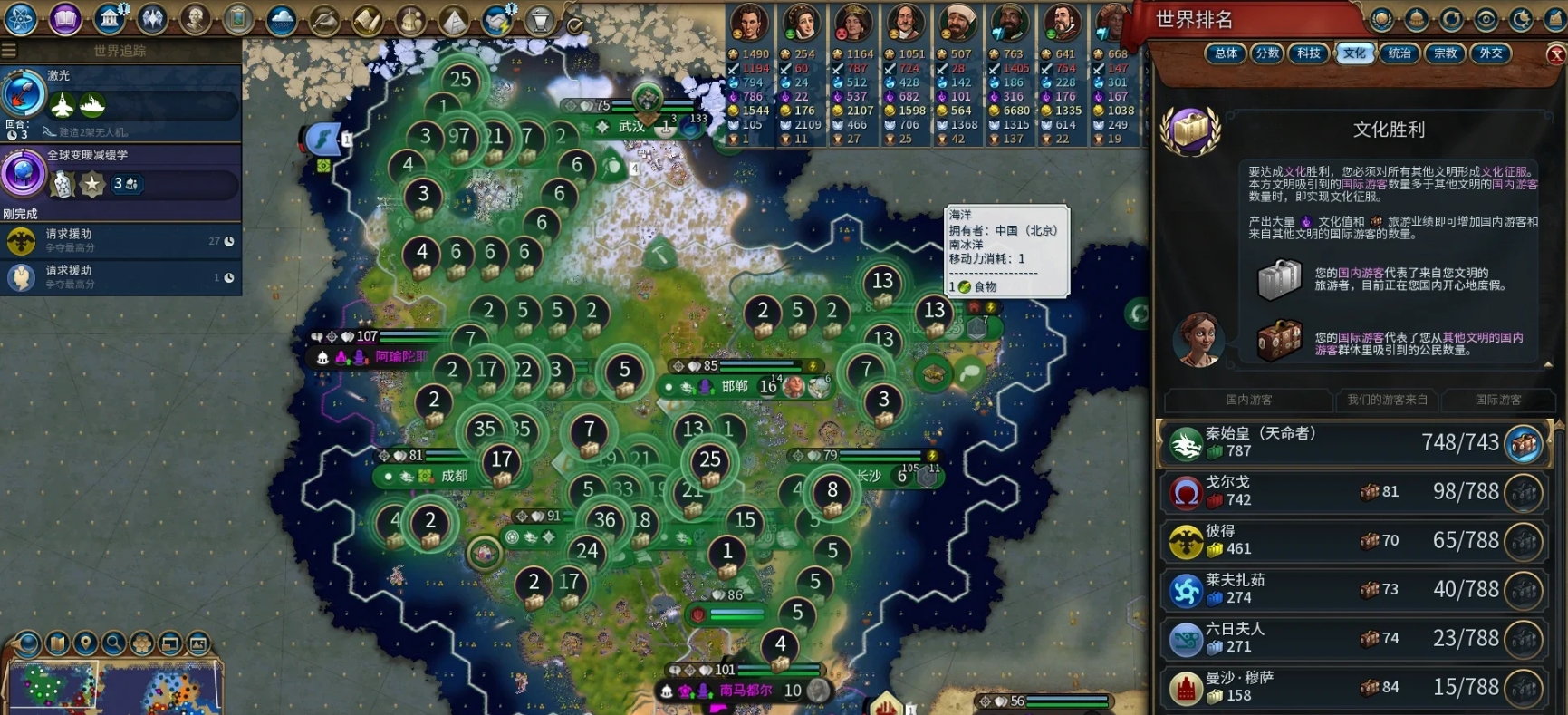Open the 全球变暖减缓学 civic tracker entry
Viewport: 1568px width, 715px height.
pos(120,173)
